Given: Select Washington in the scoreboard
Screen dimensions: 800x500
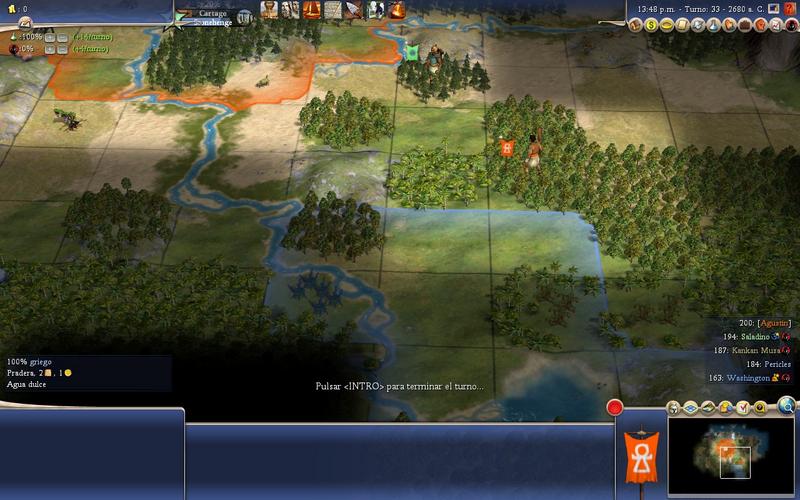Looking at the screenshot, I should point(745,378).
